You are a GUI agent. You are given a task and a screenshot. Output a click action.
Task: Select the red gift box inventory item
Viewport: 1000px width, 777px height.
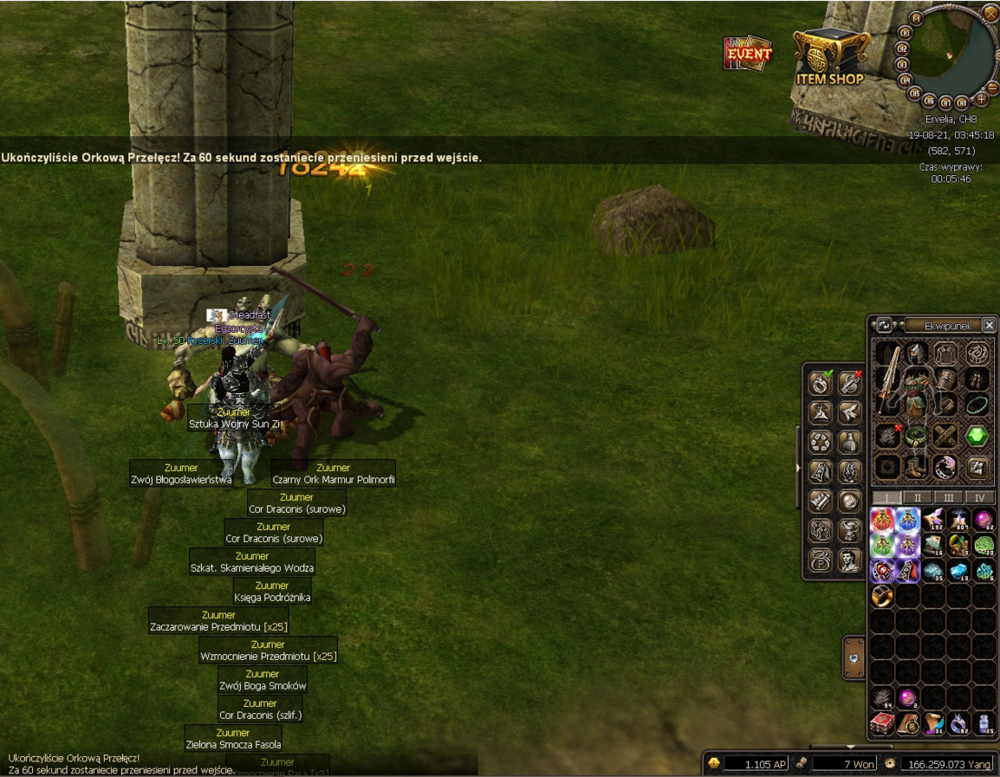pyautogui.click(x=882, y=724)
